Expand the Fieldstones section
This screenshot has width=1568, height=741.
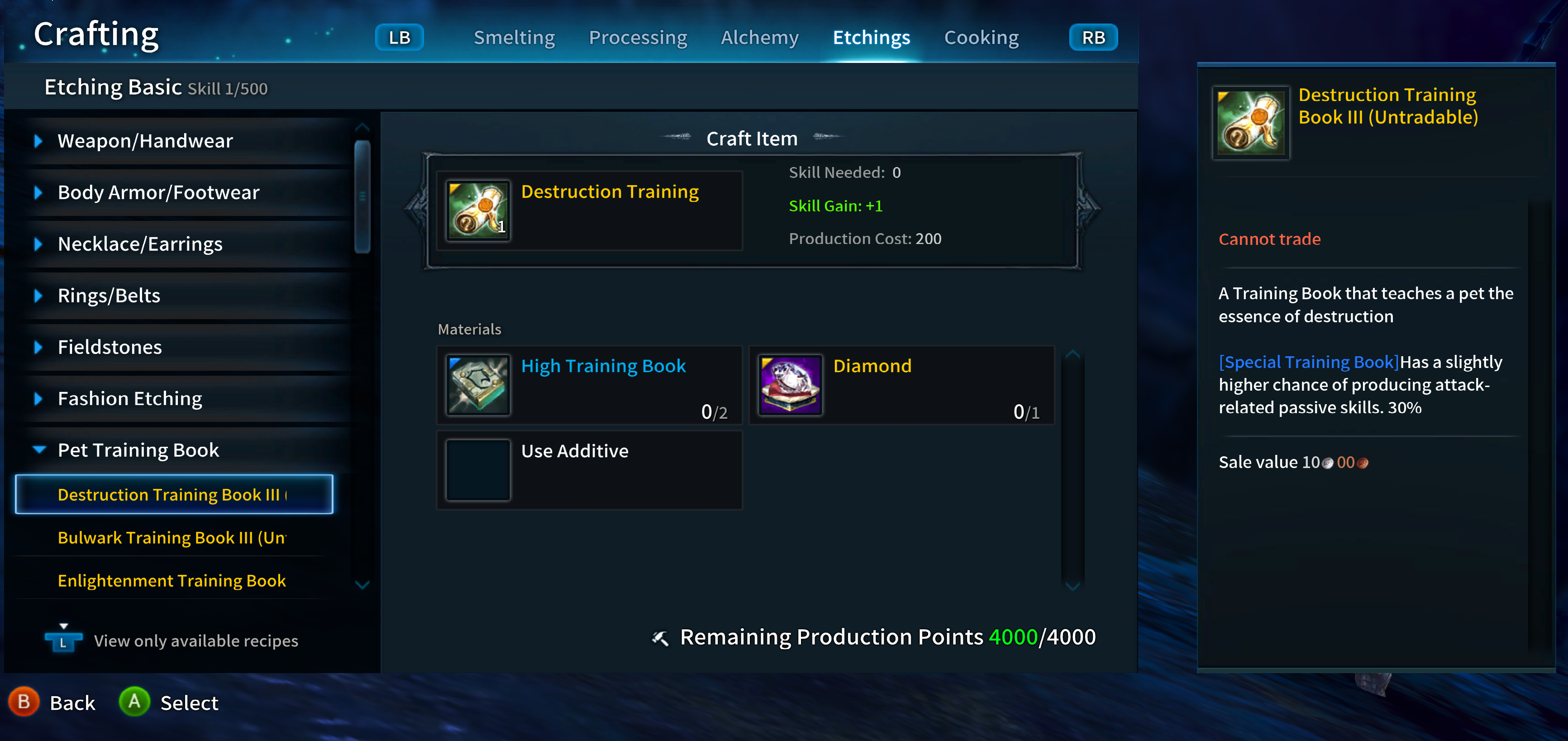coord(39,346)
